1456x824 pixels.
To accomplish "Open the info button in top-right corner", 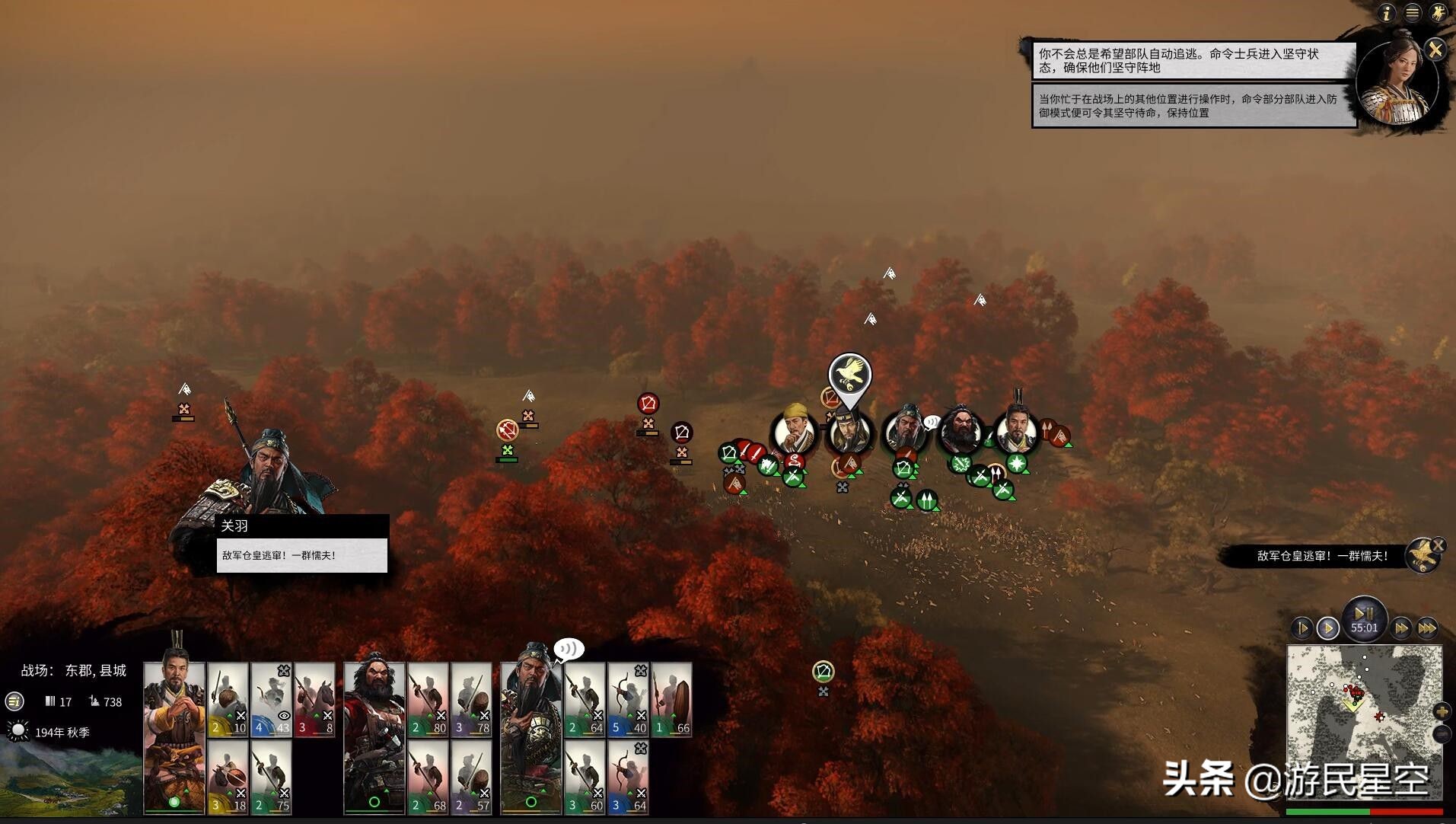I will [x=1387, y=13].
